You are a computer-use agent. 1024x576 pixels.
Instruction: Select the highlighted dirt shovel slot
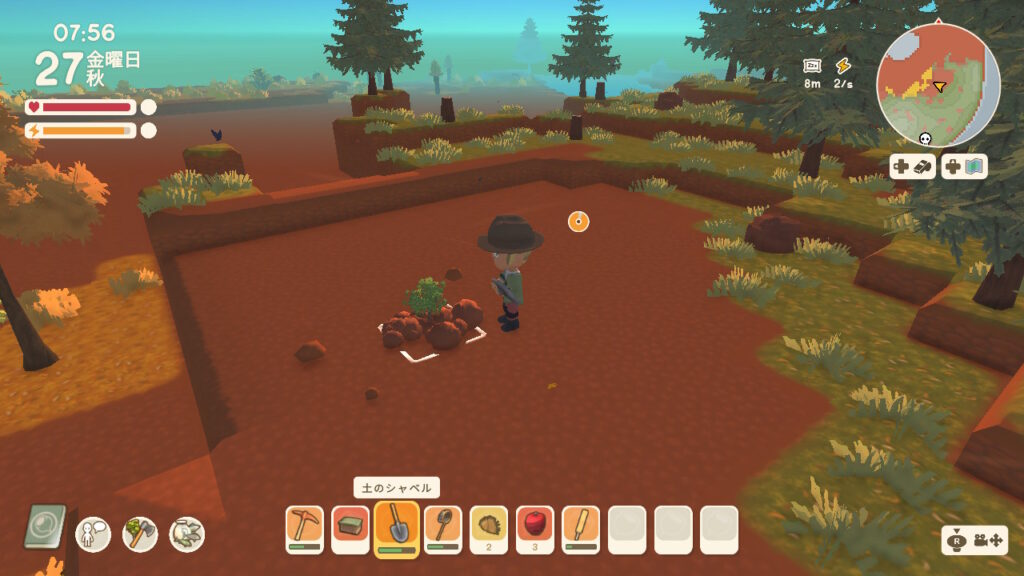click(x=397, y=528)
